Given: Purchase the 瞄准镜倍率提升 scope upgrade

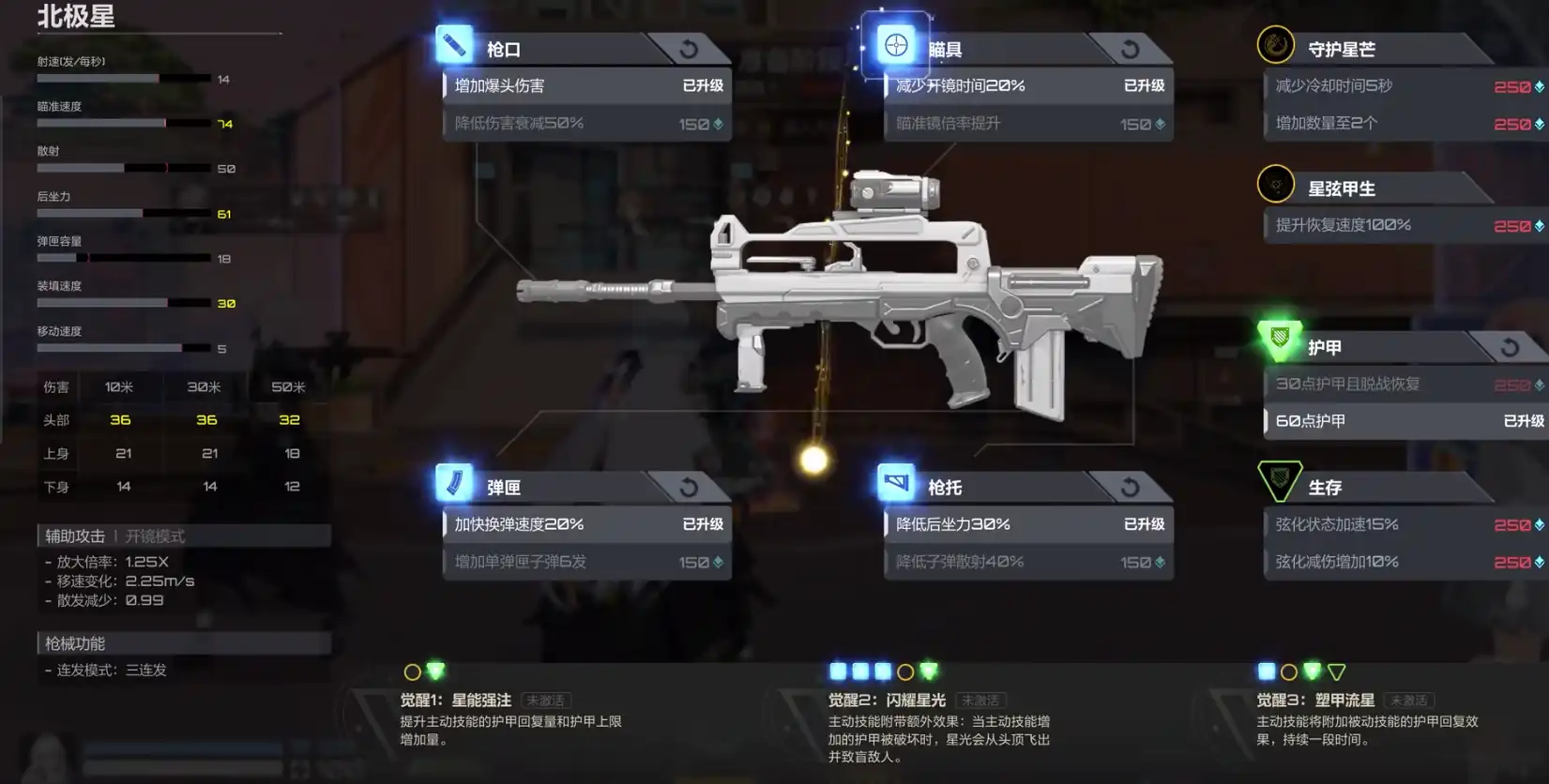Looking at the screenshot, I should (1027, 124).
